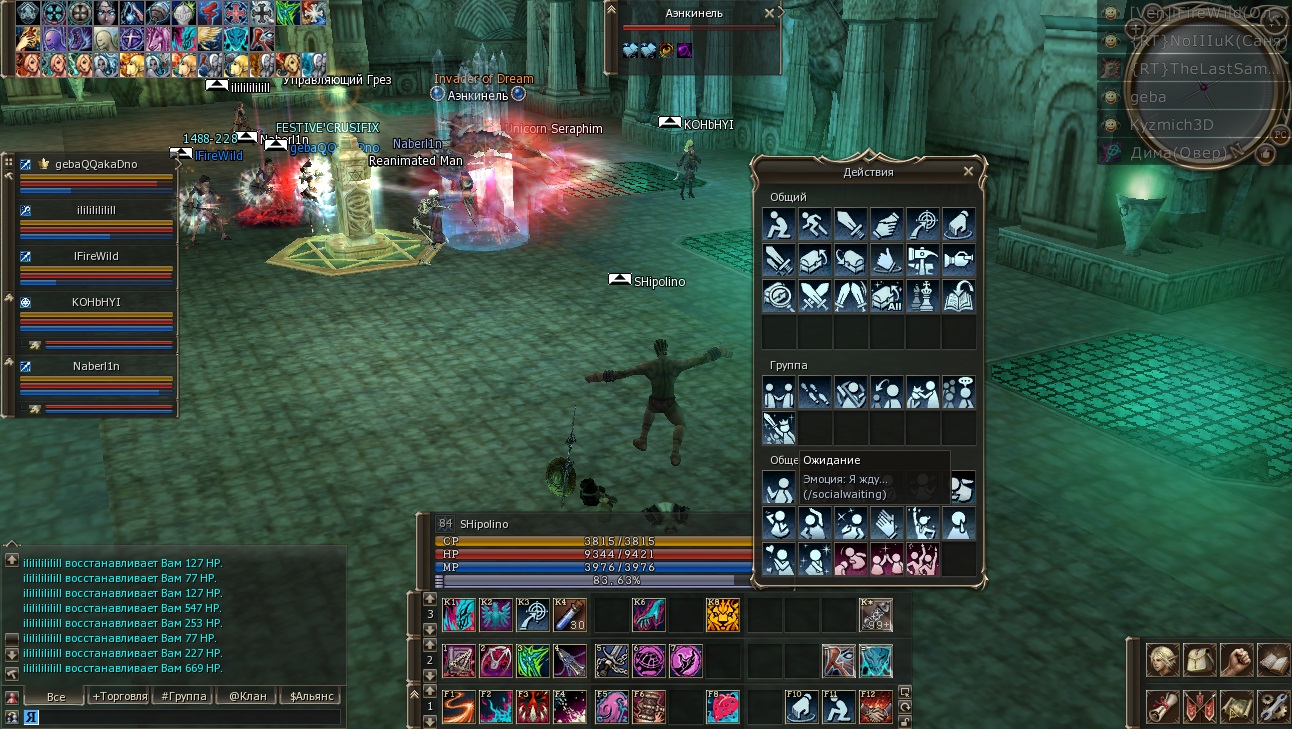
Task: Close the Аэнкинель target window
Action: 769,13
